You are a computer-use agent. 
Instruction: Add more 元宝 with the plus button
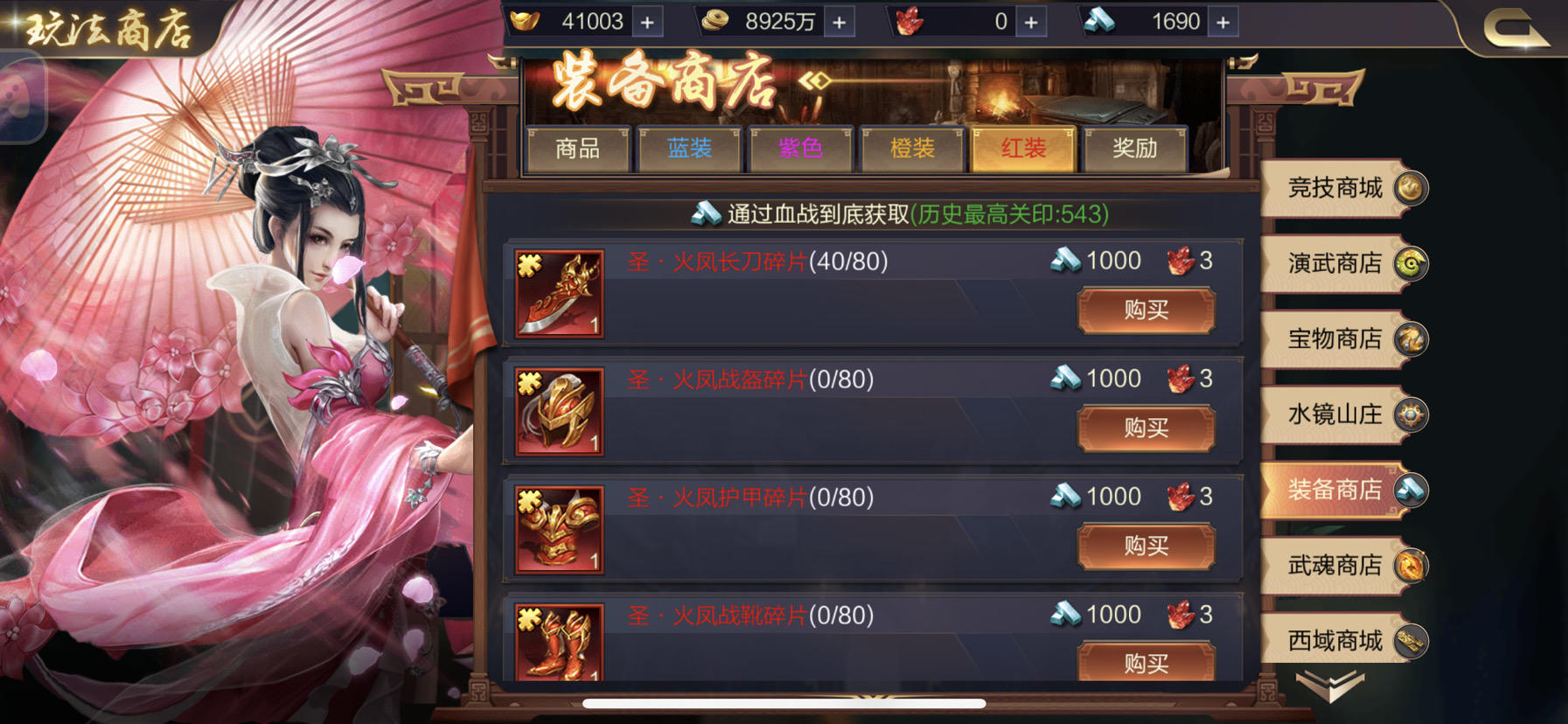click(646, 21)
